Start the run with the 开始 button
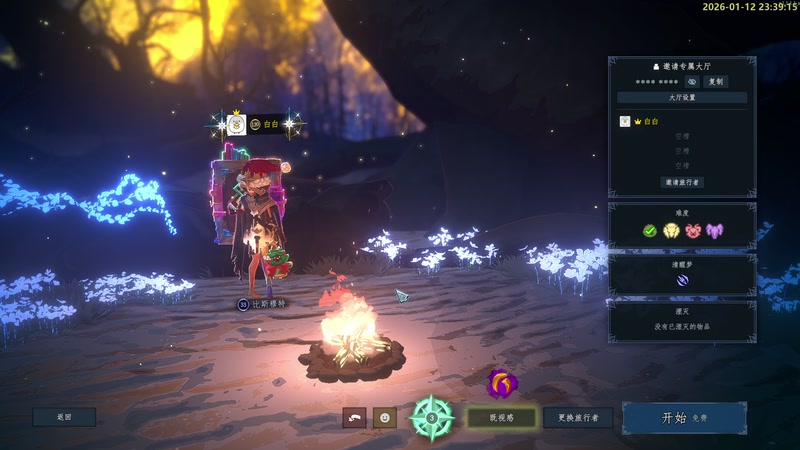Viewport: 800px width, 450px height. click(x=684, y=418)
